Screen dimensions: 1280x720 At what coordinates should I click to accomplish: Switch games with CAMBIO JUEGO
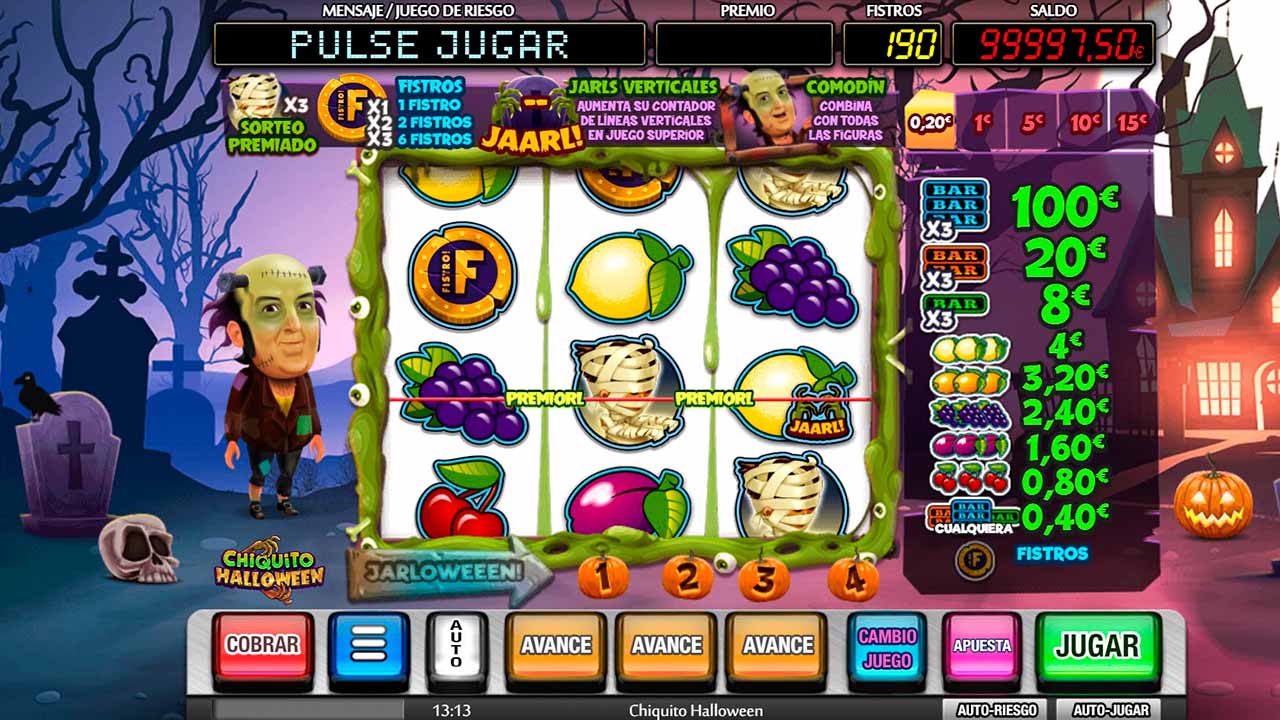[887, 646]
